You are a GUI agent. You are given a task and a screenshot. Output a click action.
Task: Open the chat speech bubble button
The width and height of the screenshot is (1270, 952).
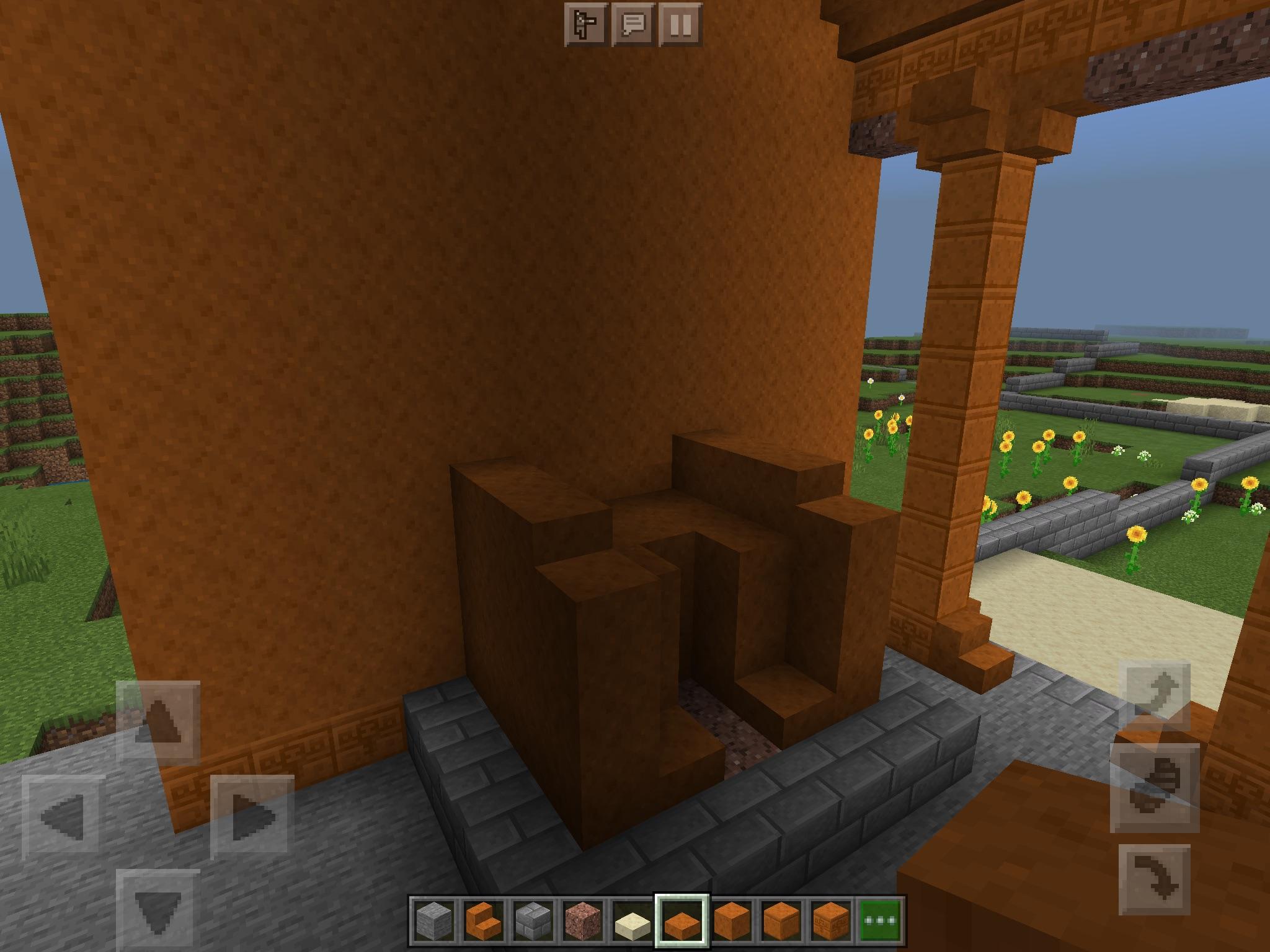coord(633,25)
